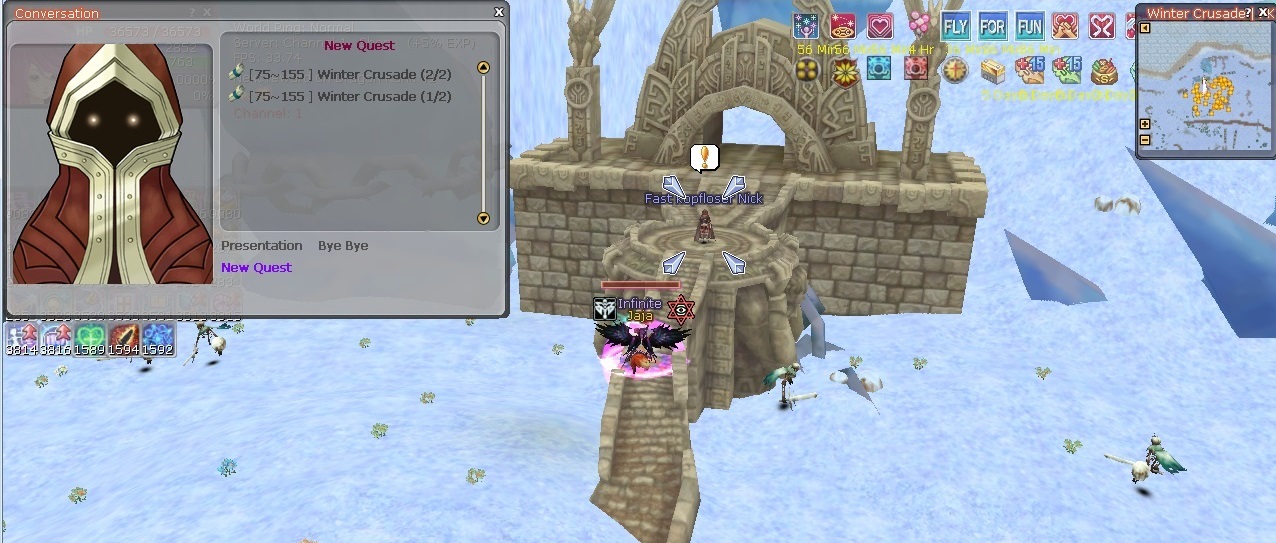This screenshot has height=543, width=1276.
Task: Click the pink balloons buff icon
Action: [919, 26]
